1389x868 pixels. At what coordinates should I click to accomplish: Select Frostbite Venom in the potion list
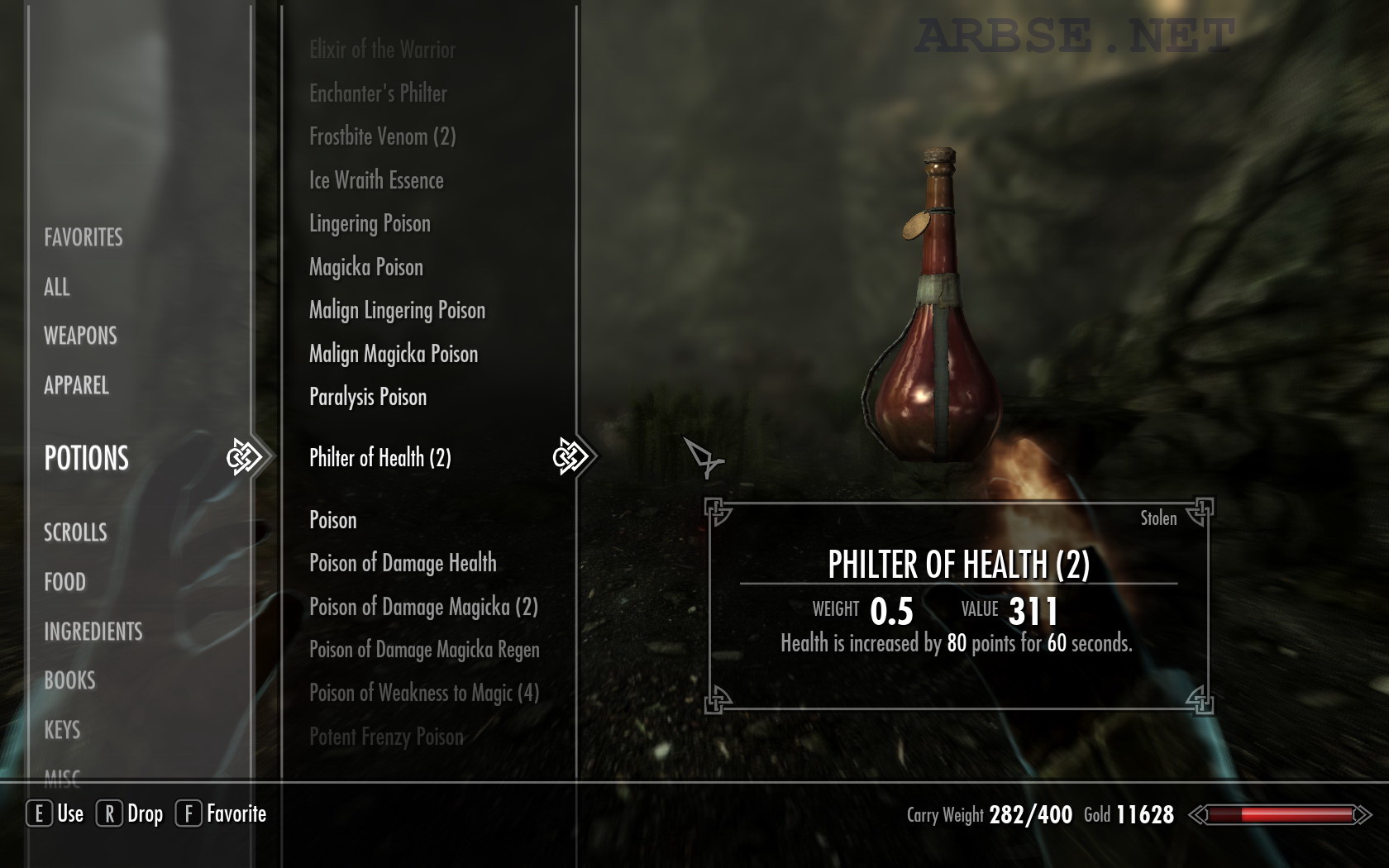click(x=382, y=136)
